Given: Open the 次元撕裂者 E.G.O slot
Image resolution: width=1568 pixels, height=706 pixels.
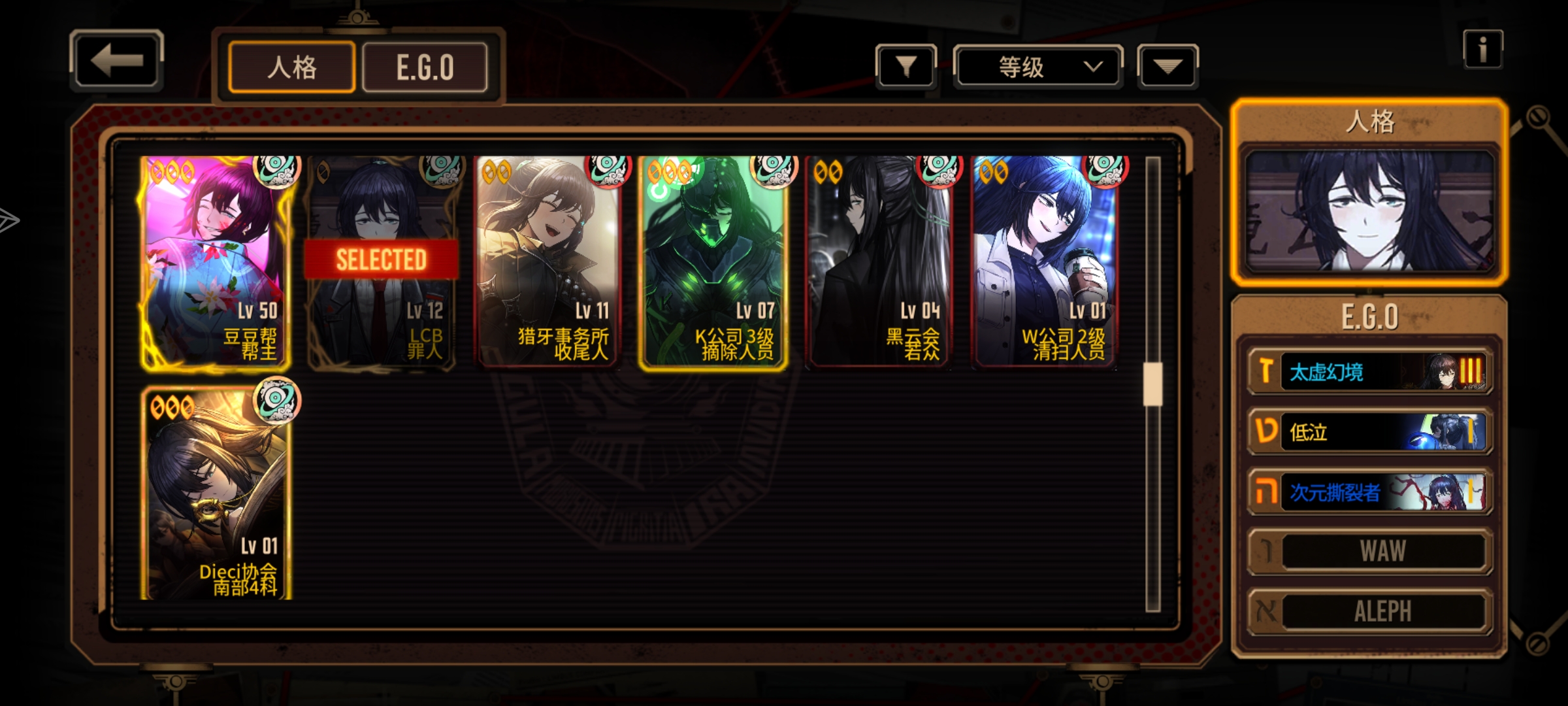Looking at the screenshot, I should click(1370, 492).
